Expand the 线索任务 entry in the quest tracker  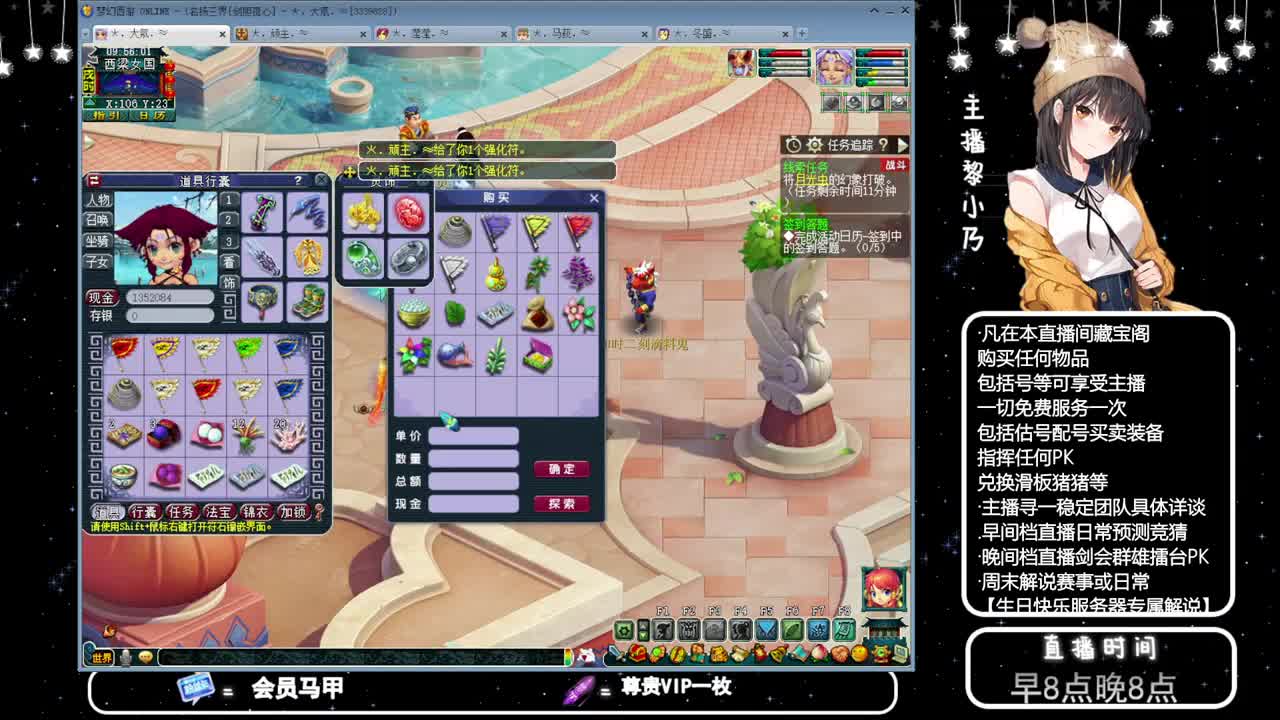[x=803, y=167]
